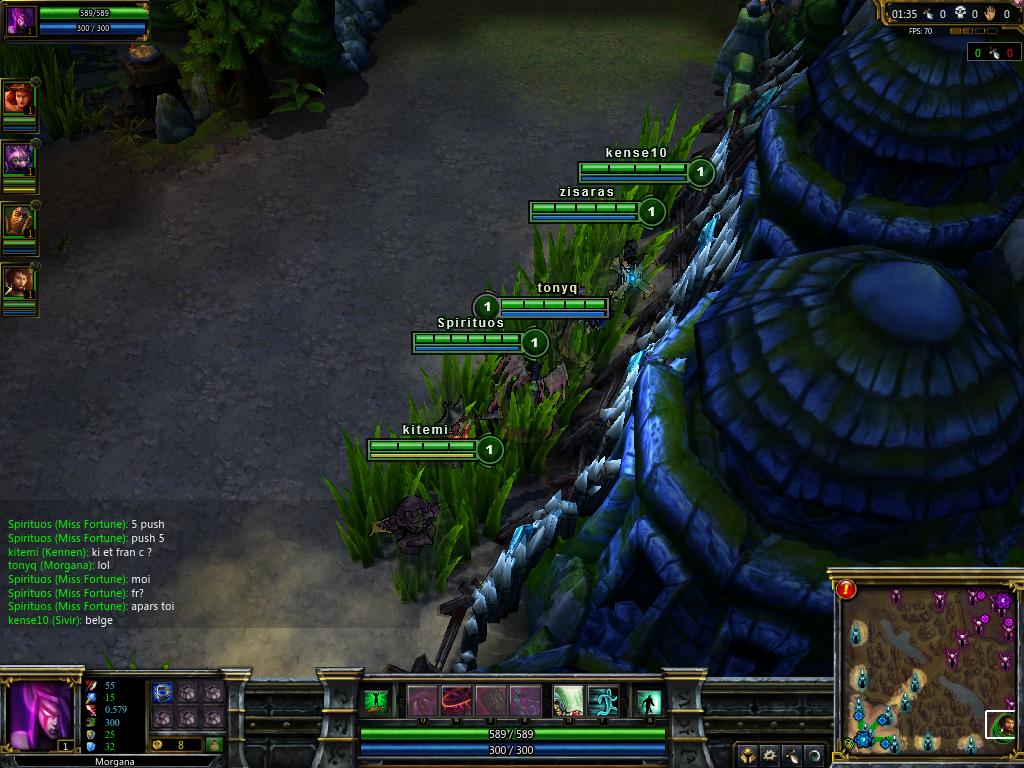Open the golden helmet menu button
This screenshot has height=768, width=1024.
click(x=748, y=754)
